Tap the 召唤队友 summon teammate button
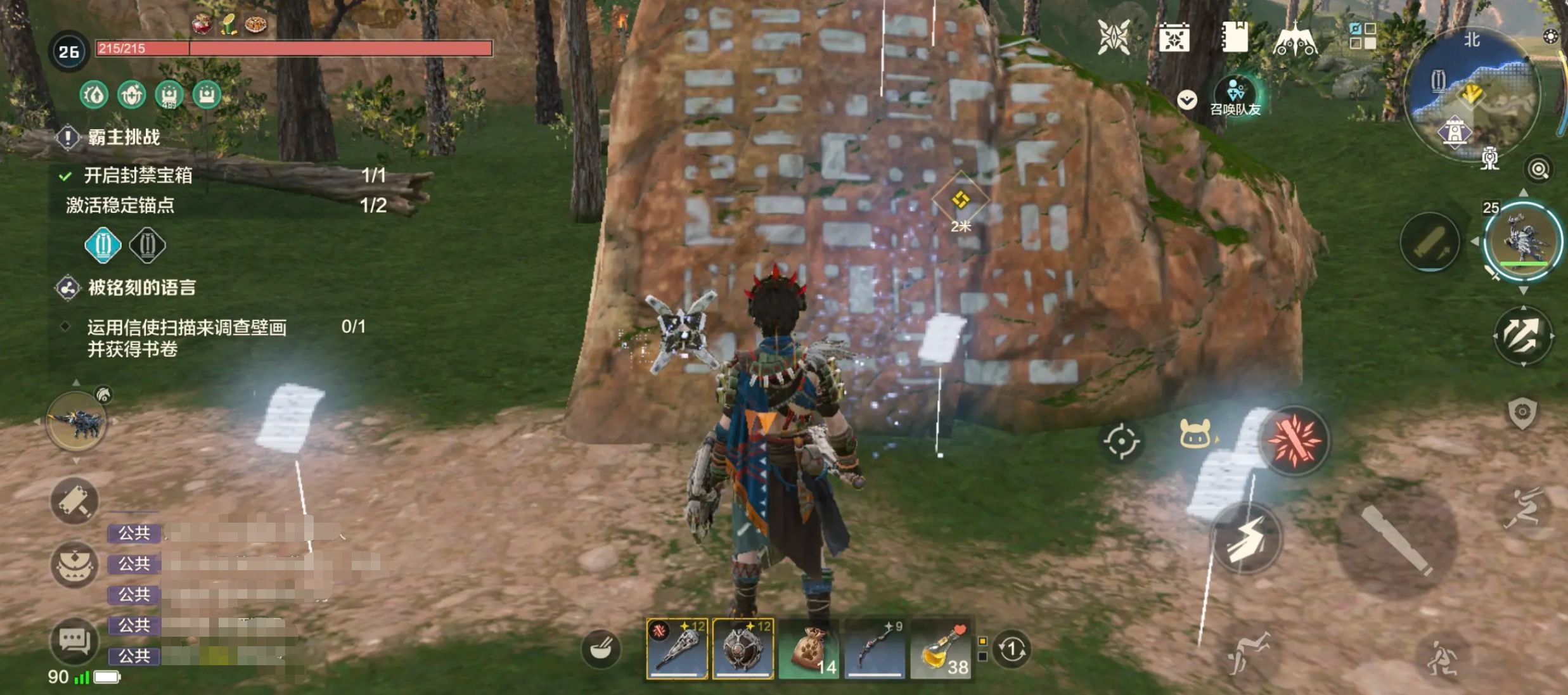Screen dimensions: 1568x695 pos(1235,96)
